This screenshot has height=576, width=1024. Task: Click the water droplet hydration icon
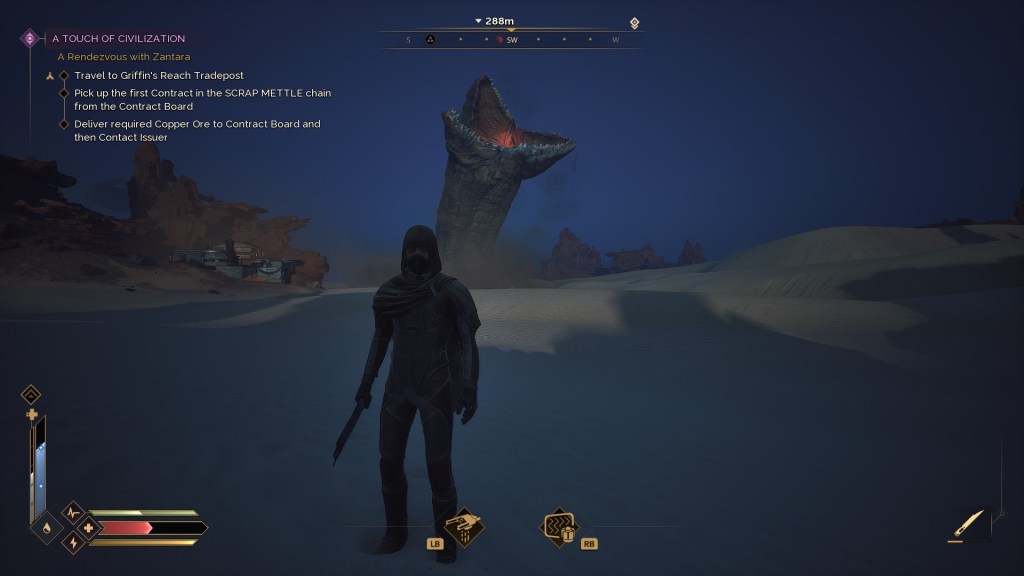coord(47,527)
